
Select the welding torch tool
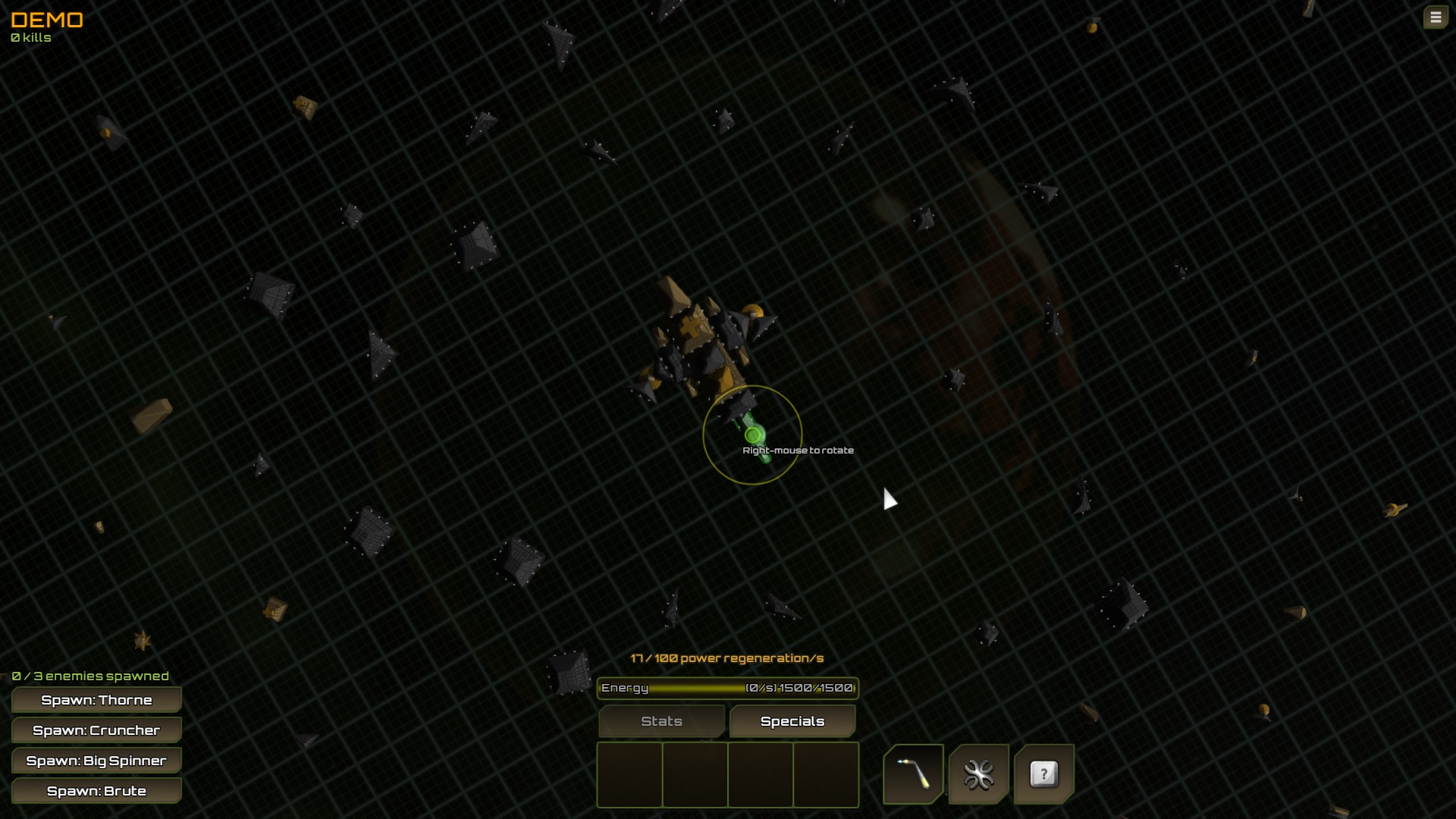coord(913,774)
